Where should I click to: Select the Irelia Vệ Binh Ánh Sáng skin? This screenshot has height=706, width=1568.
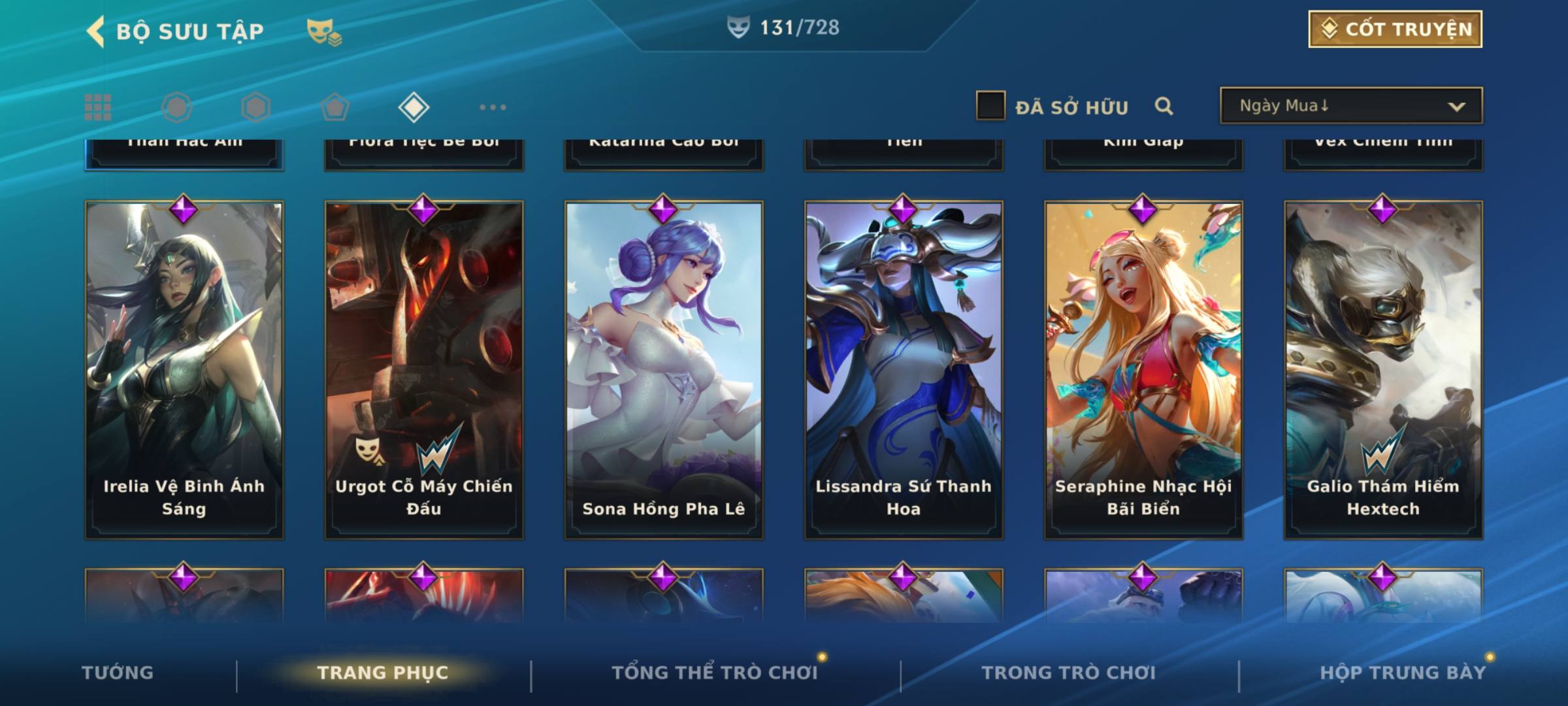click(184, 369)
